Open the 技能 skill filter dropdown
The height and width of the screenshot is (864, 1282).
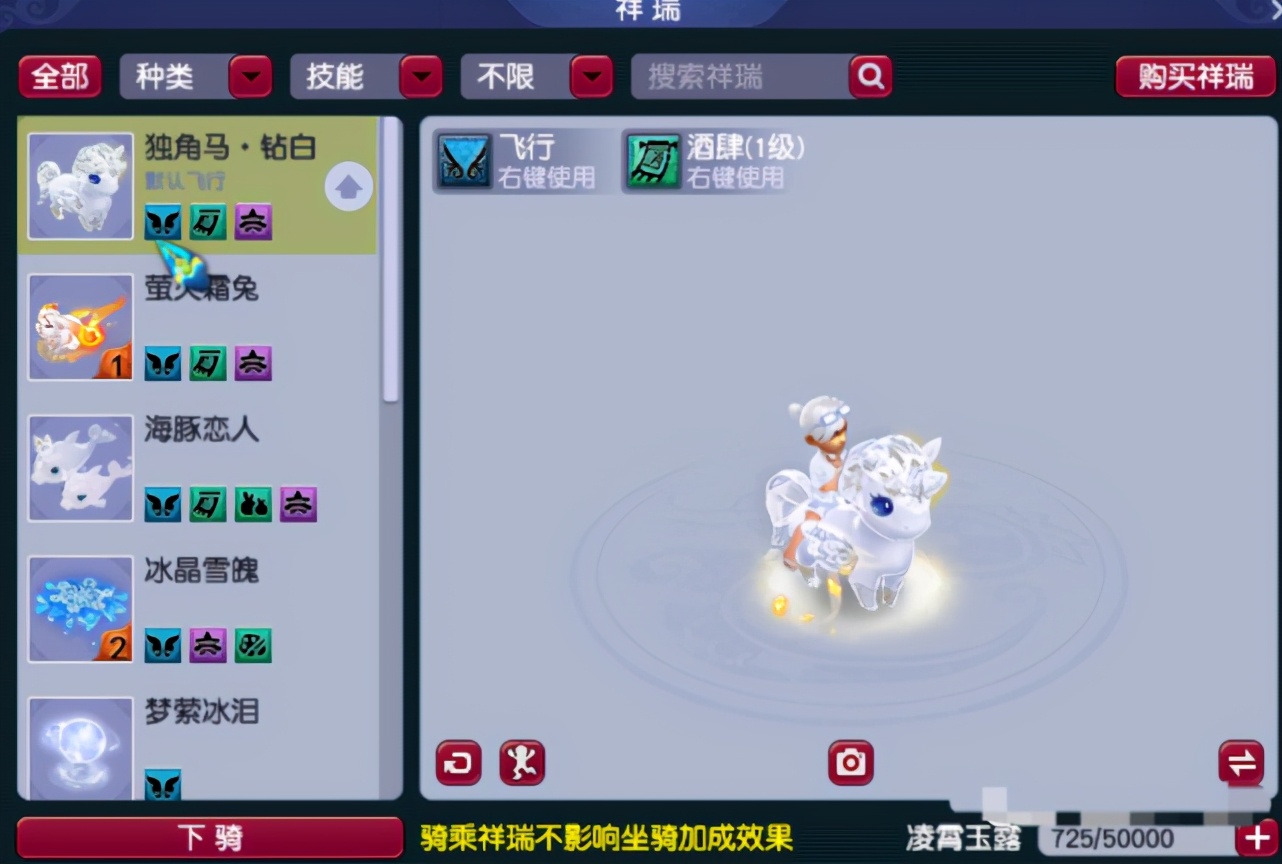(367, 76)
